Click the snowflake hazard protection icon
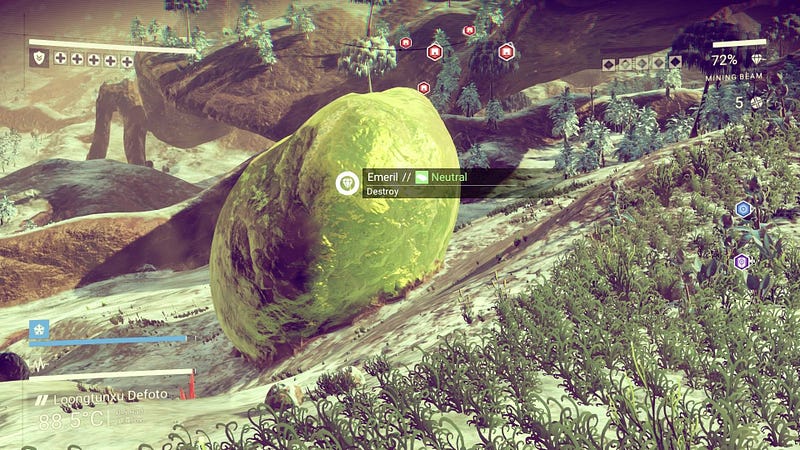 click(x=39, y=329)
